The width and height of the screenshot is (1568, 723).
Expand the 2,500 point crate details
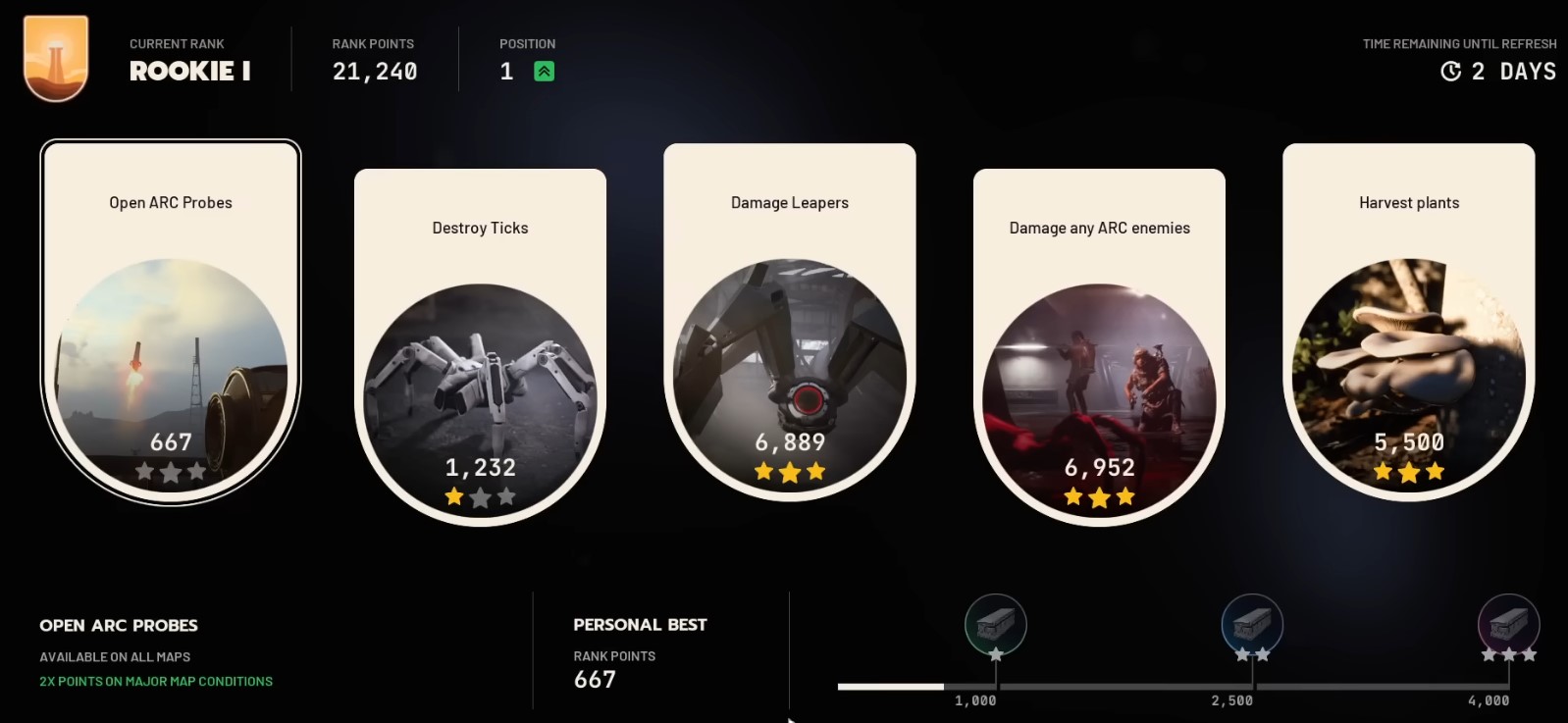coord(1252,625)
